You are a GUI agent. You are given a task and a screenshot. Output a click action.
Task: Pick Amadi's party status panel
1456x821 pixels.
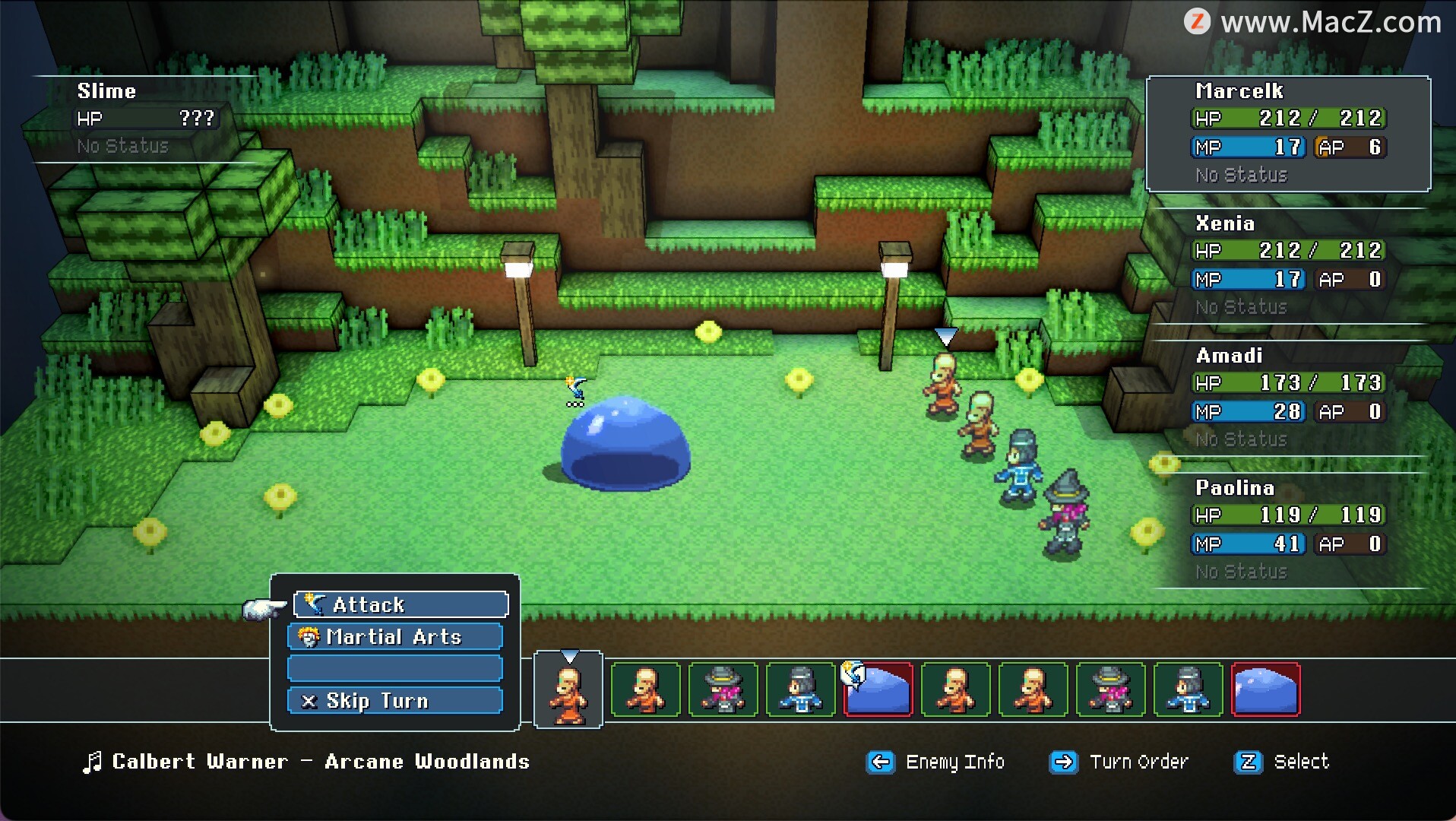[x=1288, y=398]
